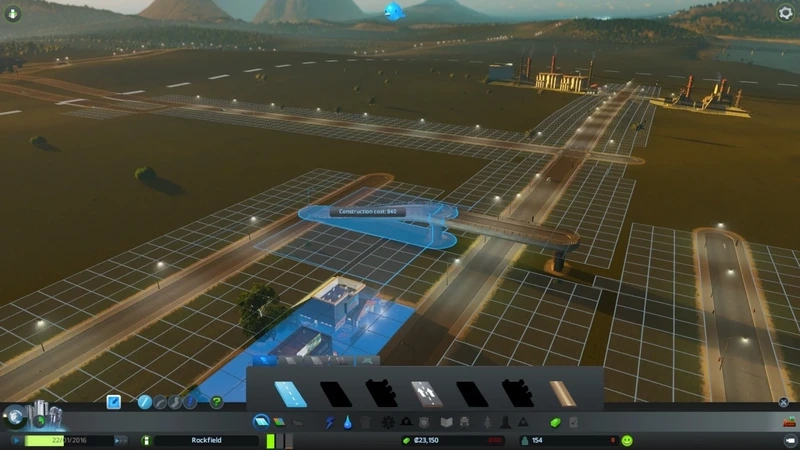Close the road selection panel

(783, 403)
